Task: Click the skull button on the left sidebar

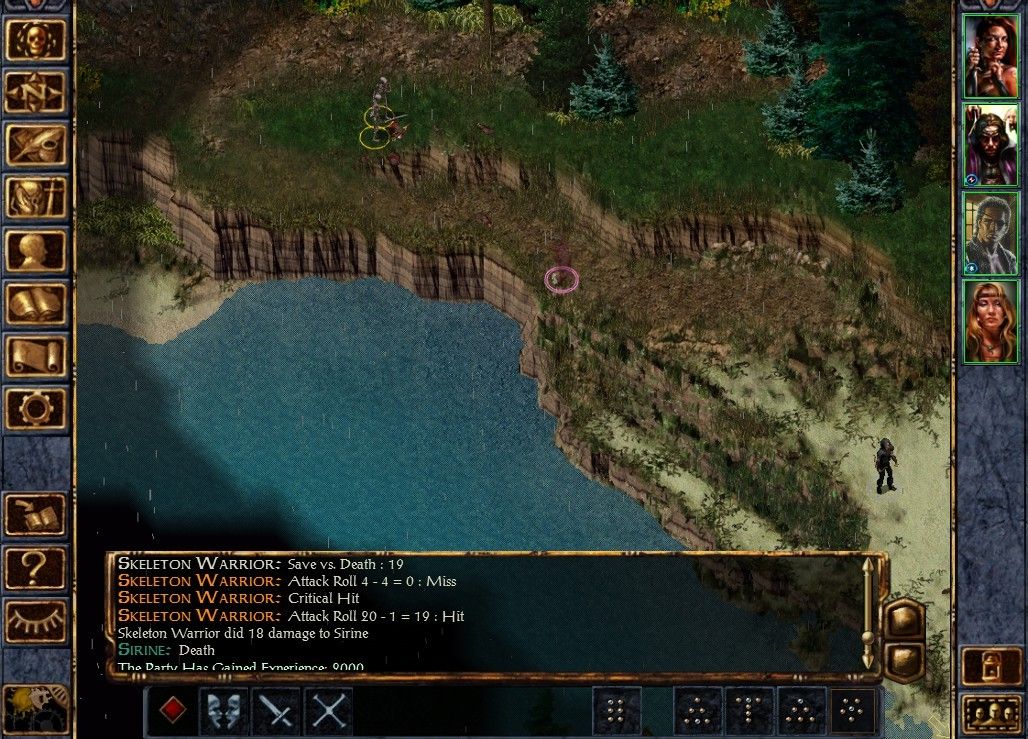Action: [36, 39]
